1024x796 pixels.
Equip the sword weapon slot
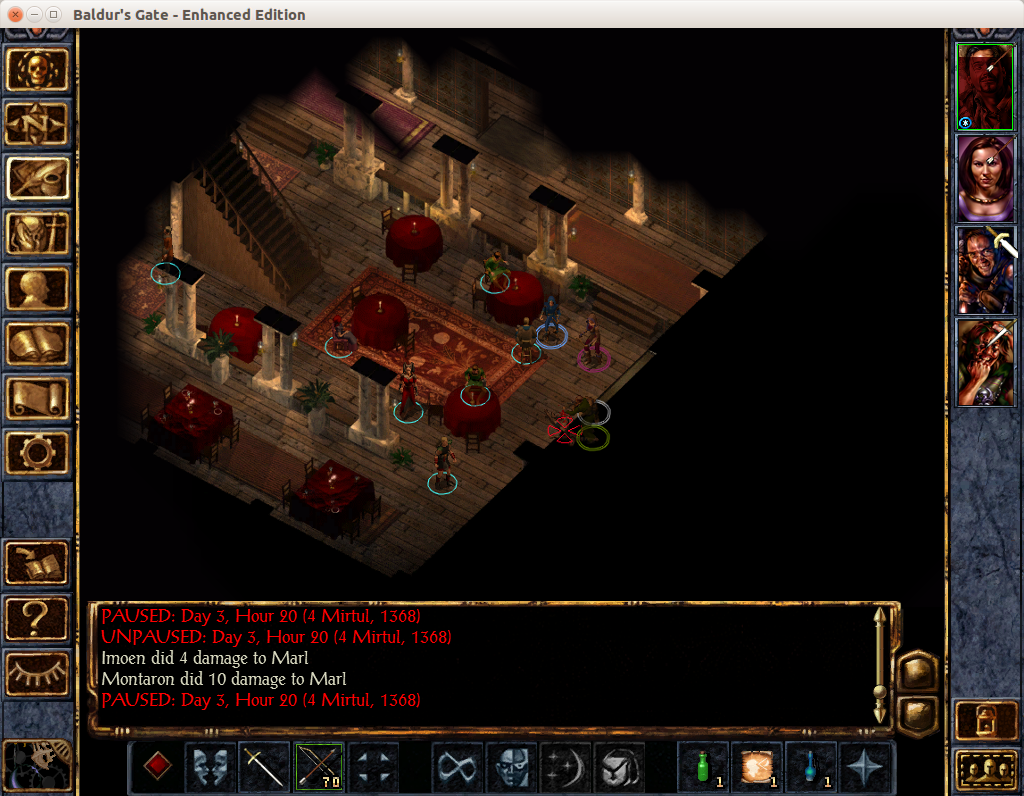tap(264, 767)
